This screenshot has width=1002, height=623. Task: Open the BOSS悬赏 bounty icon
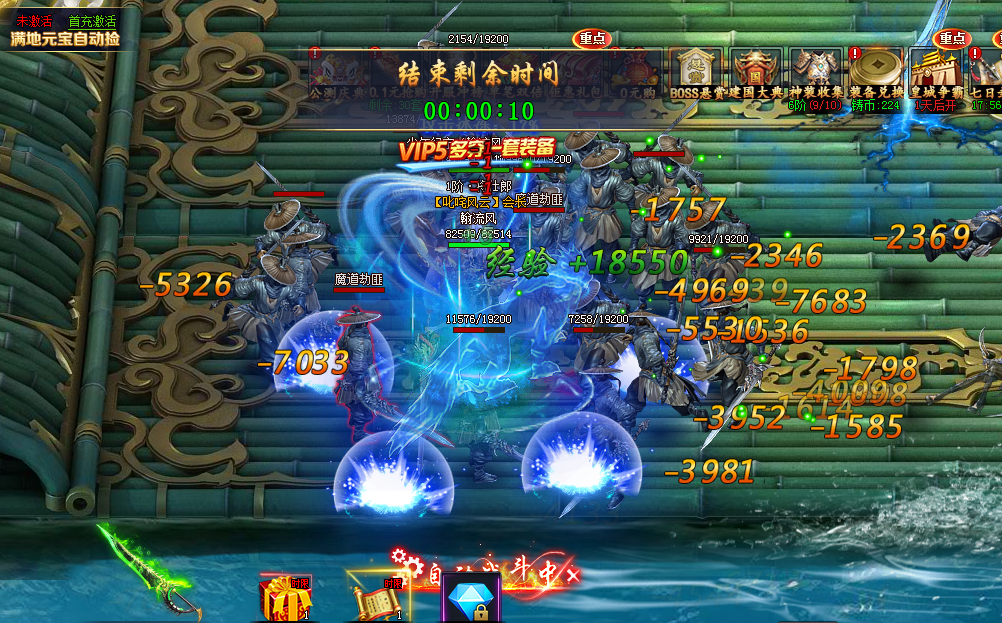click(x=696, y=72)
